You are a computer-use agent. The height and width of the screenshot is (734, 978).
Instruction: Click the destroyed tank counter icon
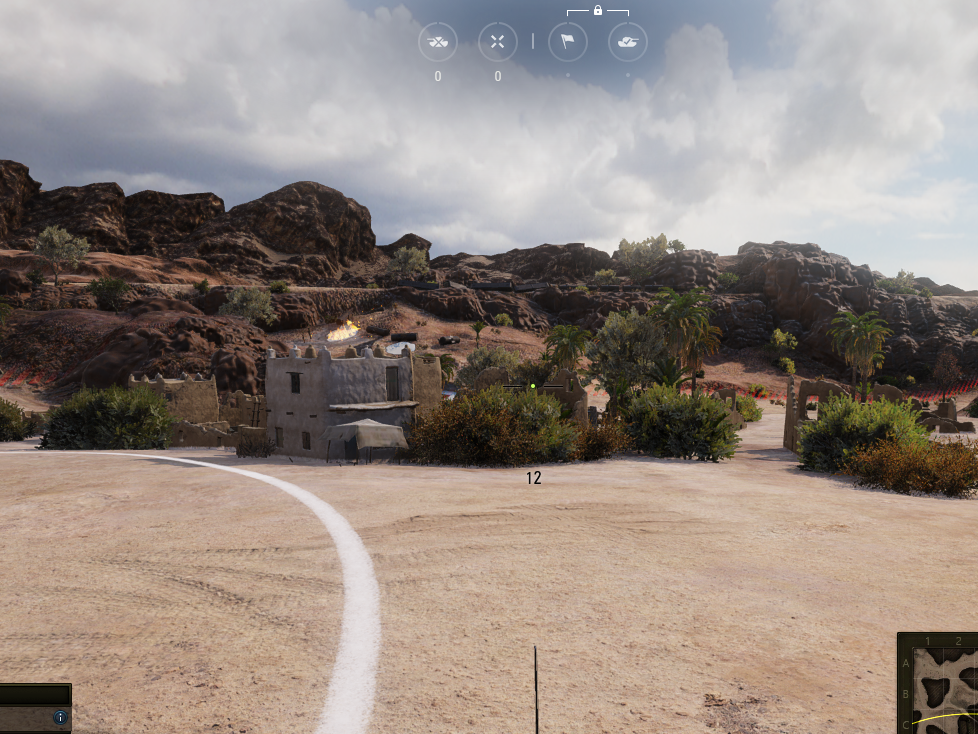coord(438,42)
